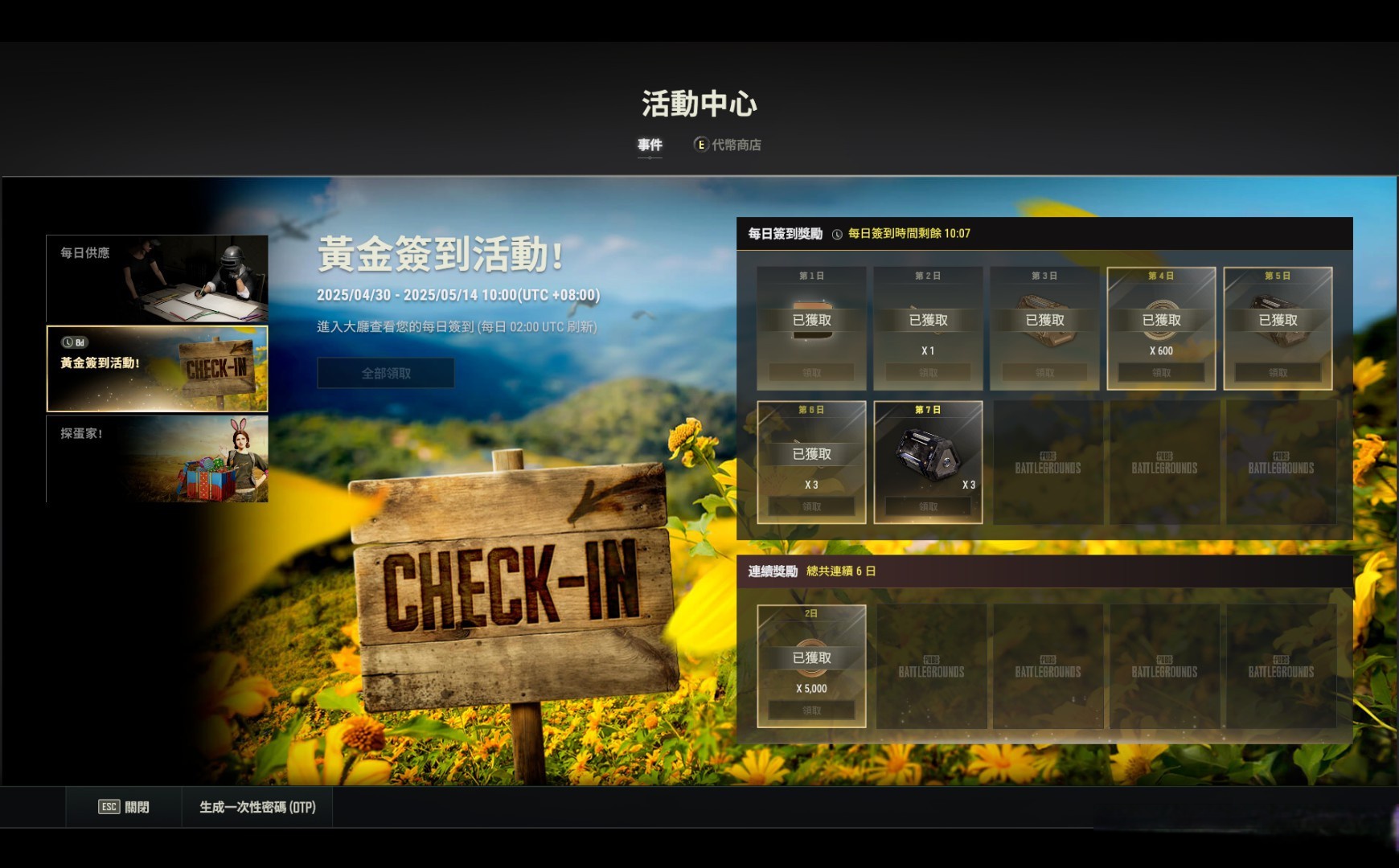Viewport: 1399px width, 868px height.
Task: Click the 全部領取 claim-all button
Action: coord(386,372)
